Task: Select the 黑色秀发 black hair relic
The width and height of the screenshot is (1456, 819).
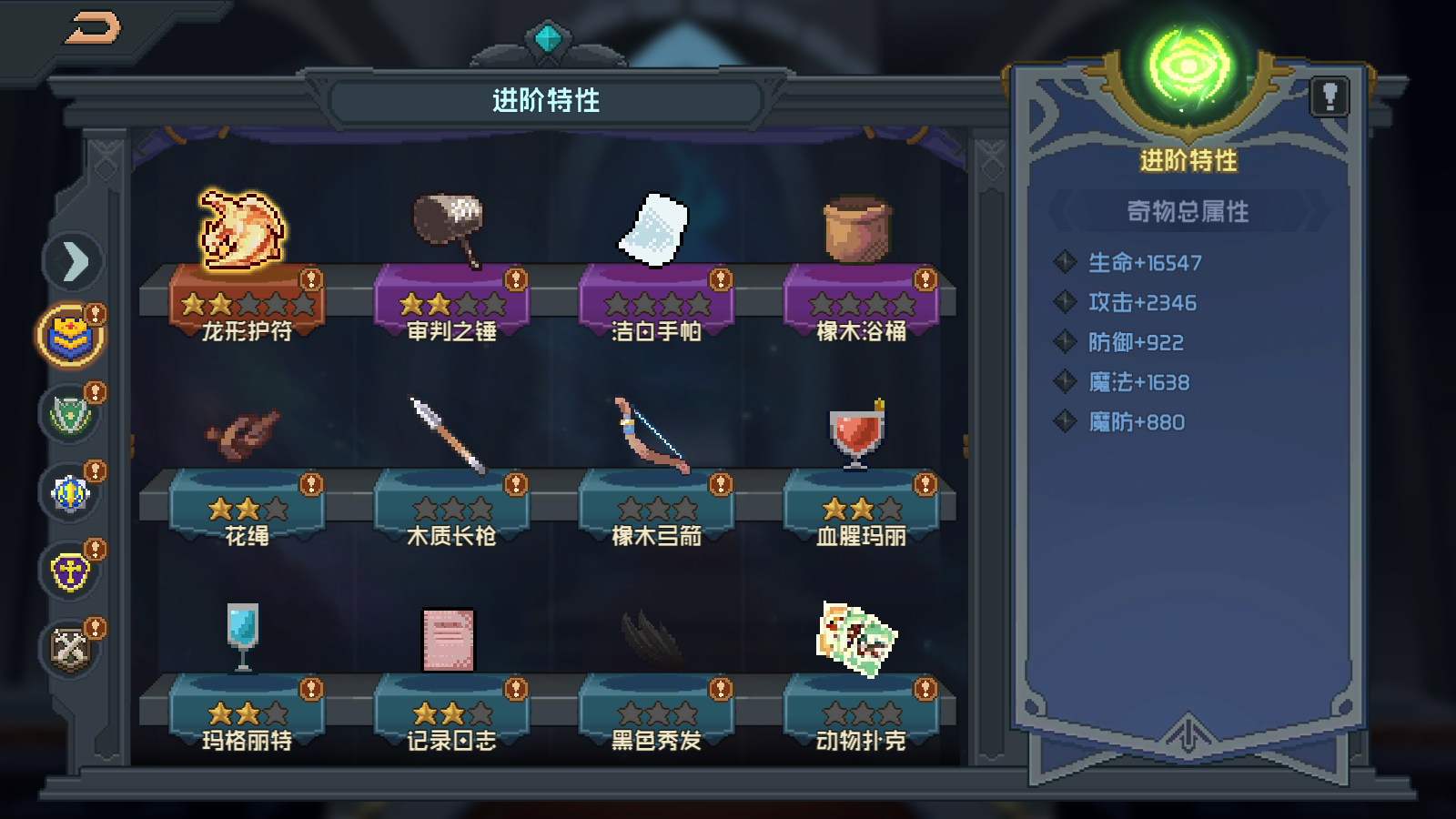Action: [x=654, y=639]
